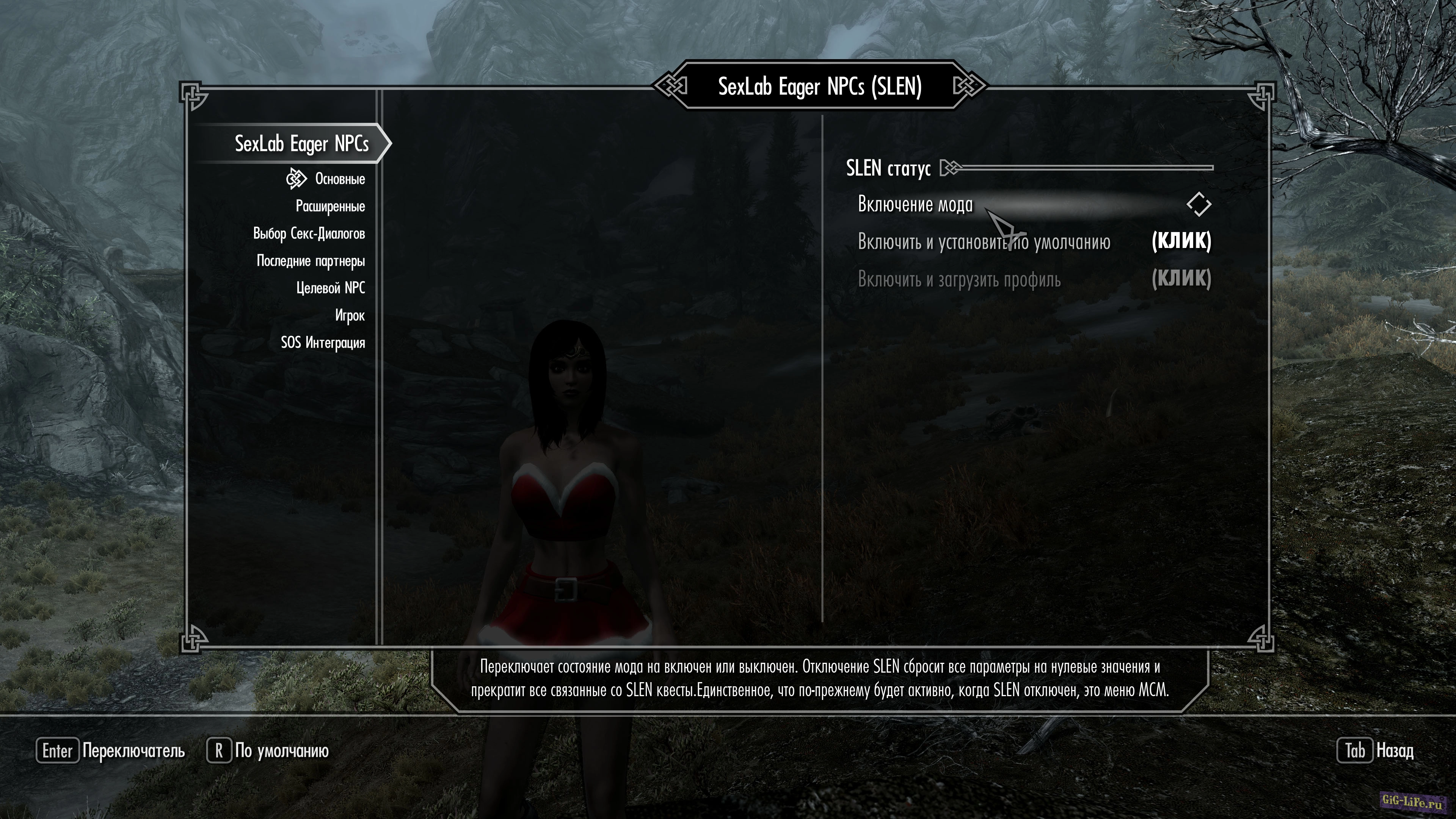1456x819 pixels.
Task: Switch to the Расширенные page
Action: click(330, 206)
